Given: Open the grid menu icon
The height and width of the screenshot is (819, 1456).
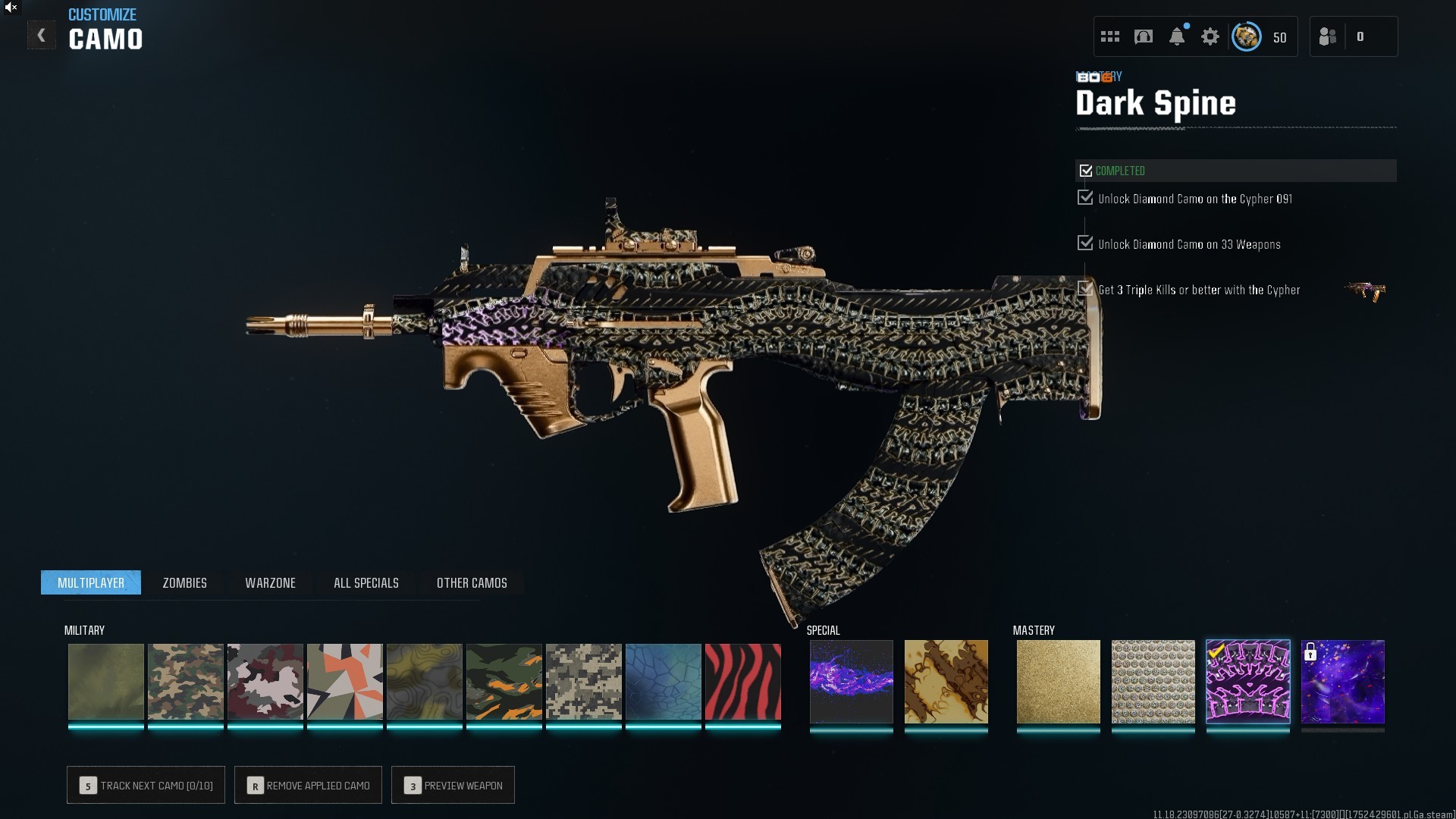Looking at the screenshot, I should coord(1109,36).
